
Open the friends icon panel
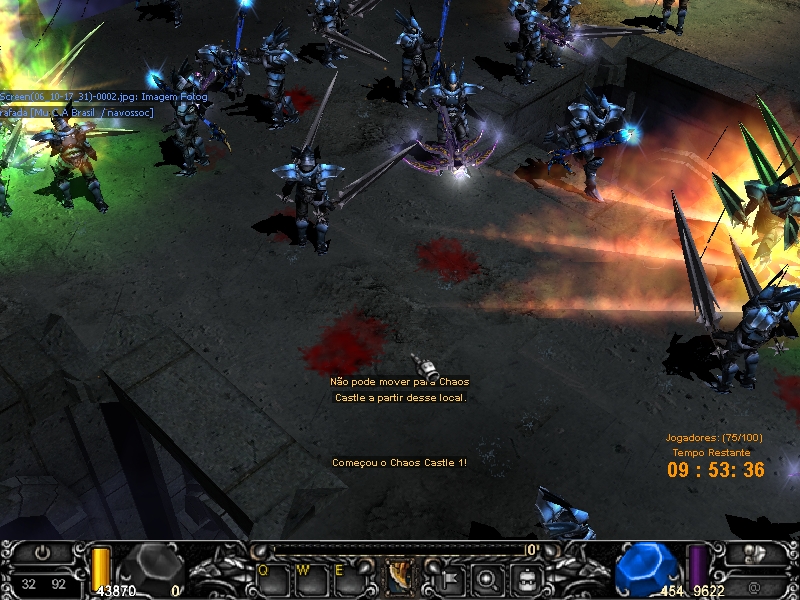pos(756,553)
